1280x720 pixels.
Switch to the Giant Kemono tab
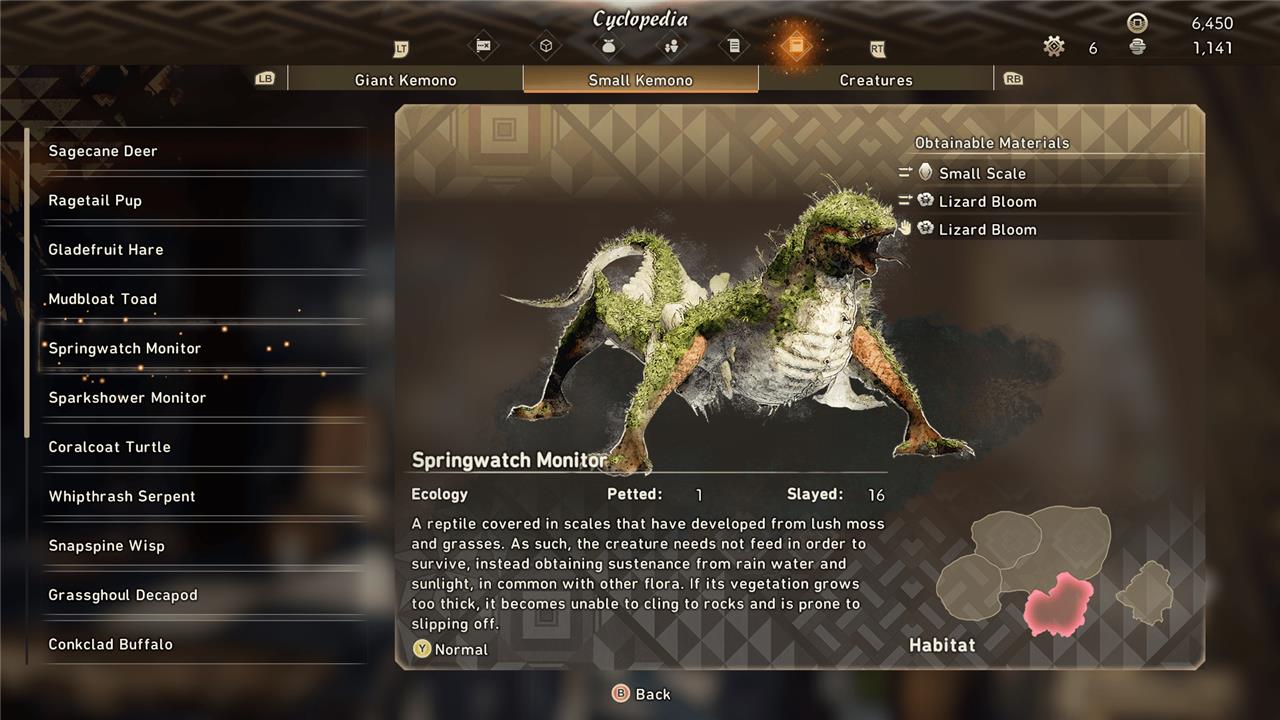[x=405, y=80]
